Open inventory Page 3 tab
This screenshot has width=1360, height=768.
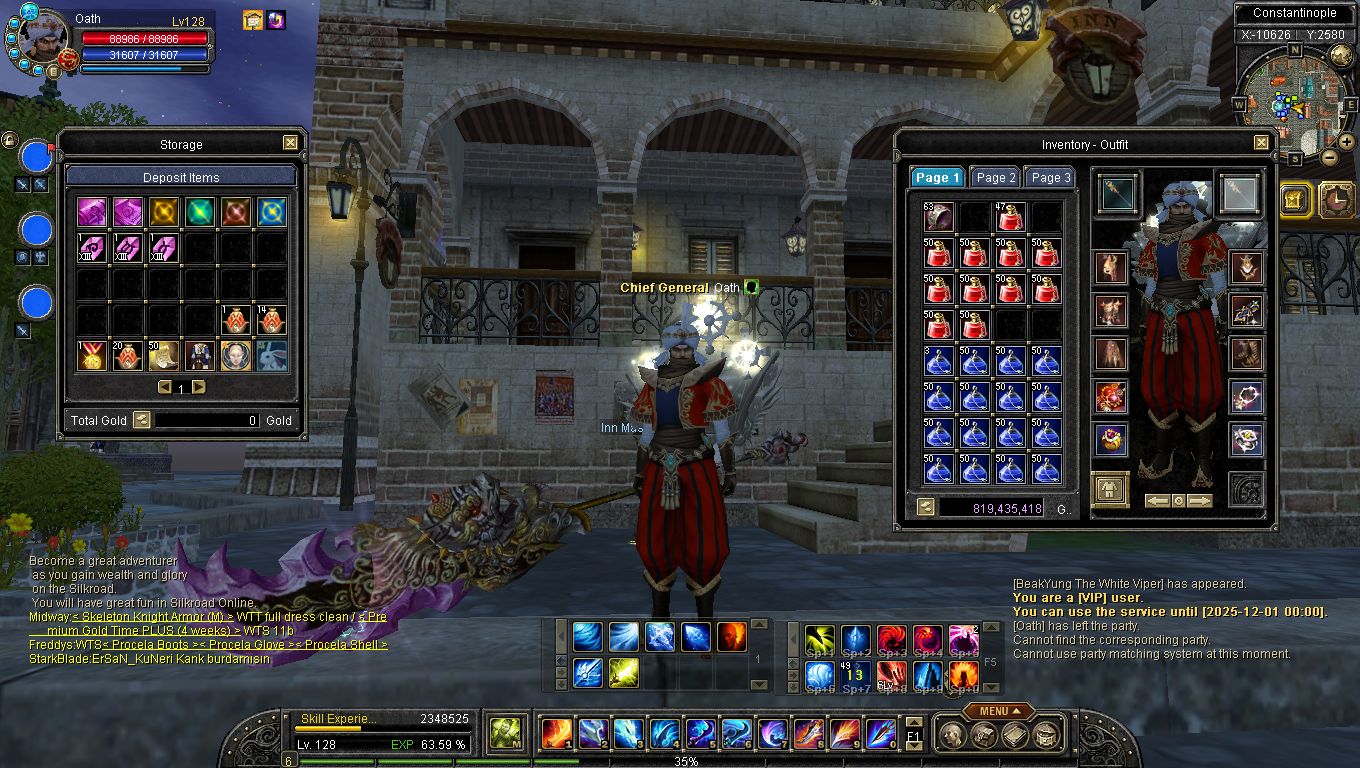click(x=1050, y=177)
